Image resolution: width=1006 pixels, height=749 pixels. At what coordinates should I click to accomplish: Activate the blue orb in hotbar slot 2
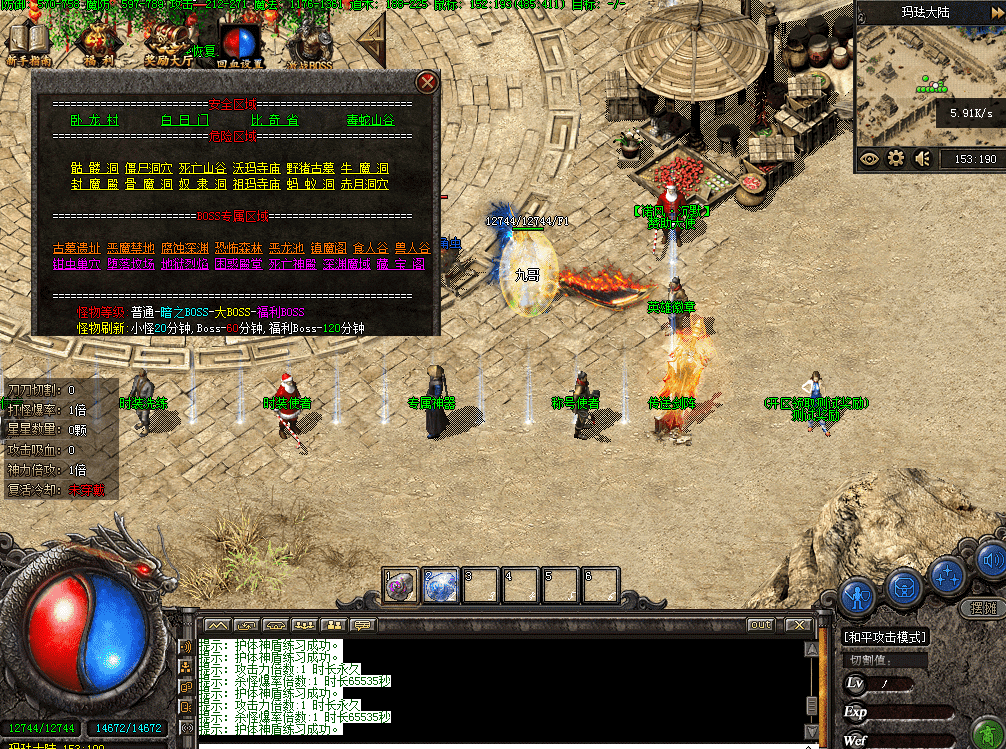(440, 586)
